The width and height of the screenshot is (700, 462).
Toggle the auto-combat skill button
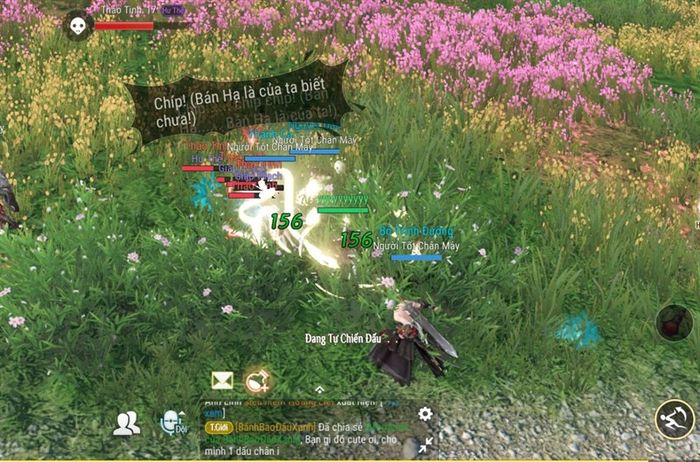[675, 420]
